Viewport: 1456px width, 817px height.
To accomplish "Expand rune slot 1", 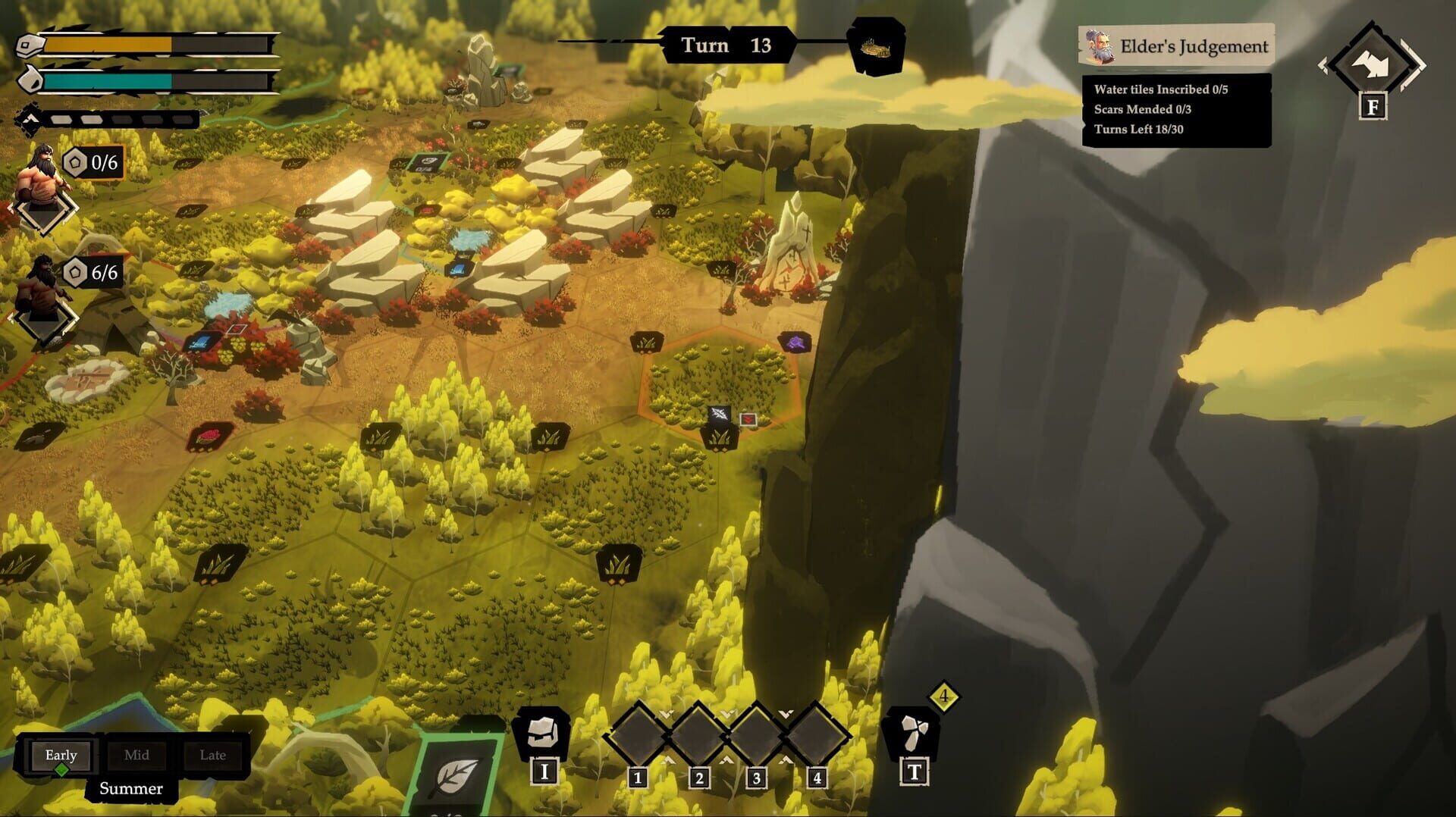I will pyautogui.click(x=639, y=734).
